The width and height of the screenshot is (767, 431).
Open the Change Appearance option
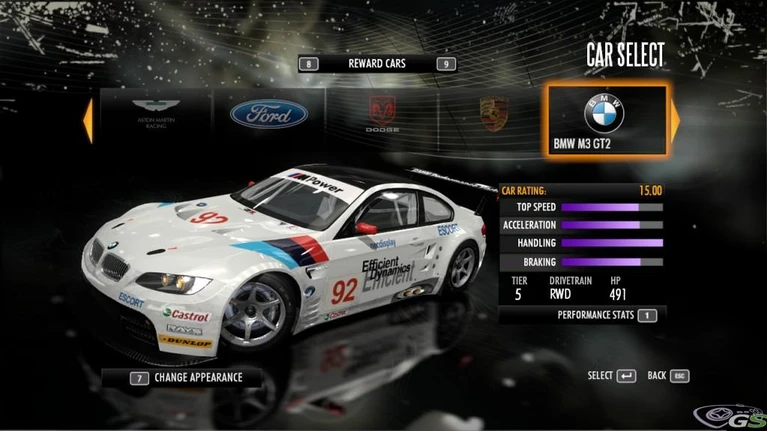click(x=187, y=378)
